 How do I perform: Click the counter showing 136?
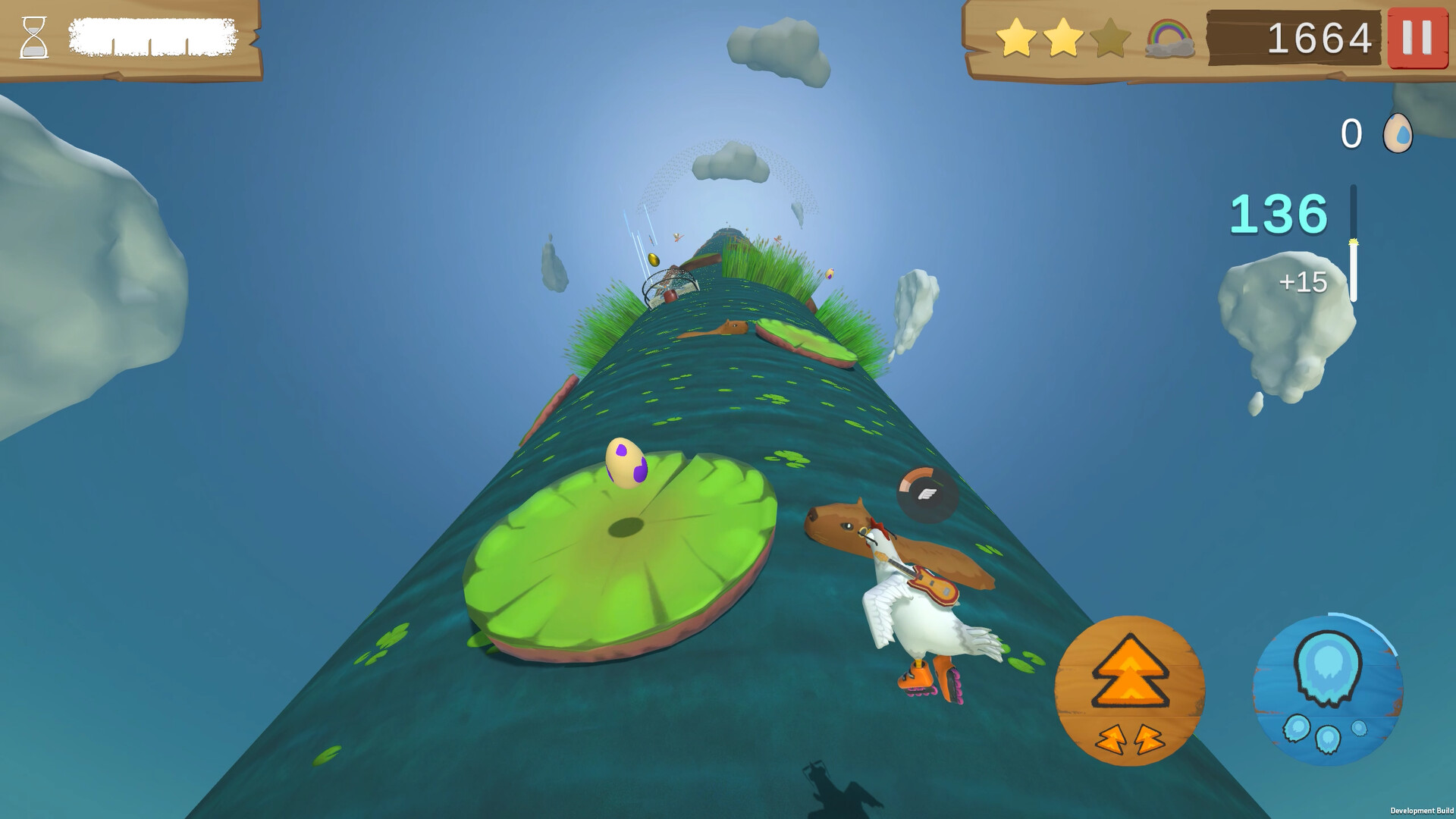tap(1279, 215)
